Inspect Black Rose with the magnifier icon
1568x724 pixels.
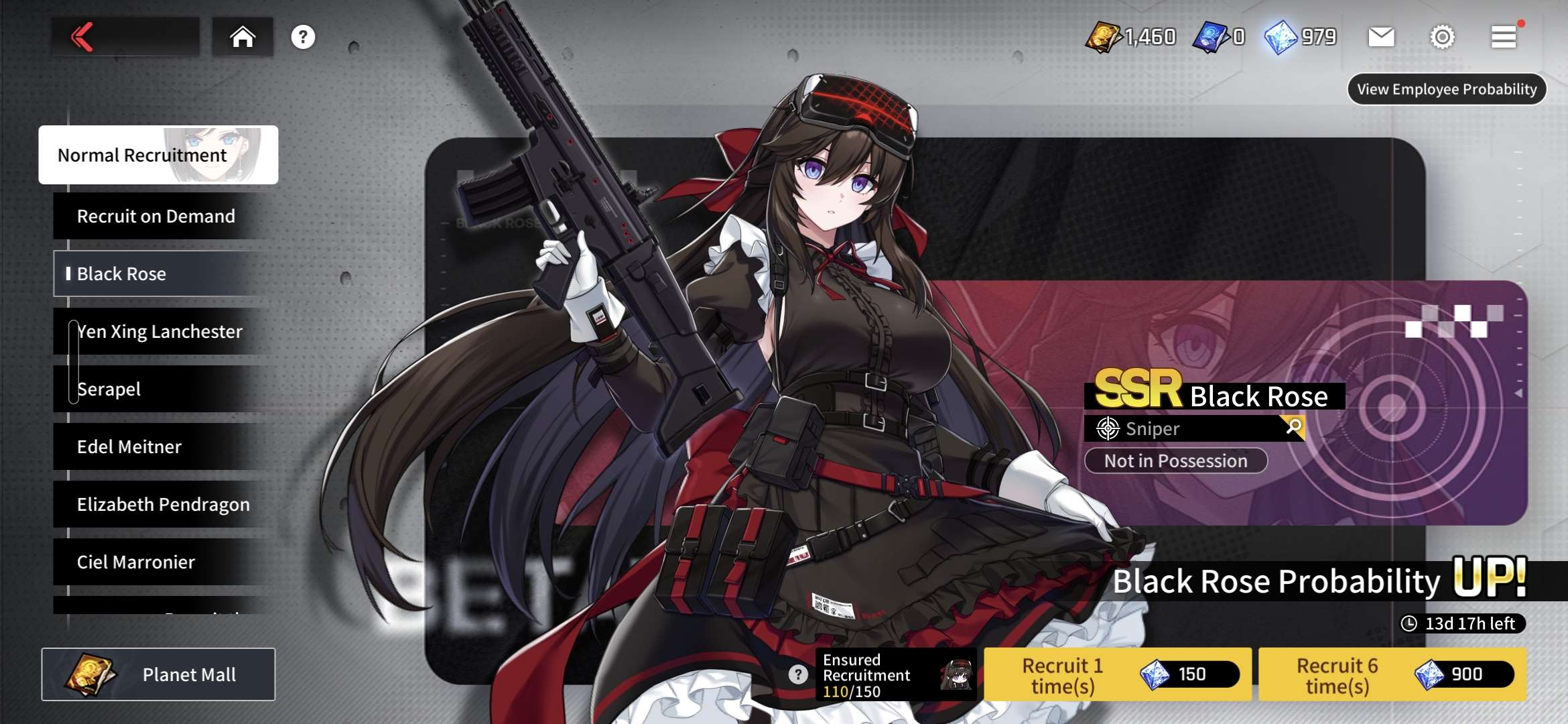tap(1294, 426)
